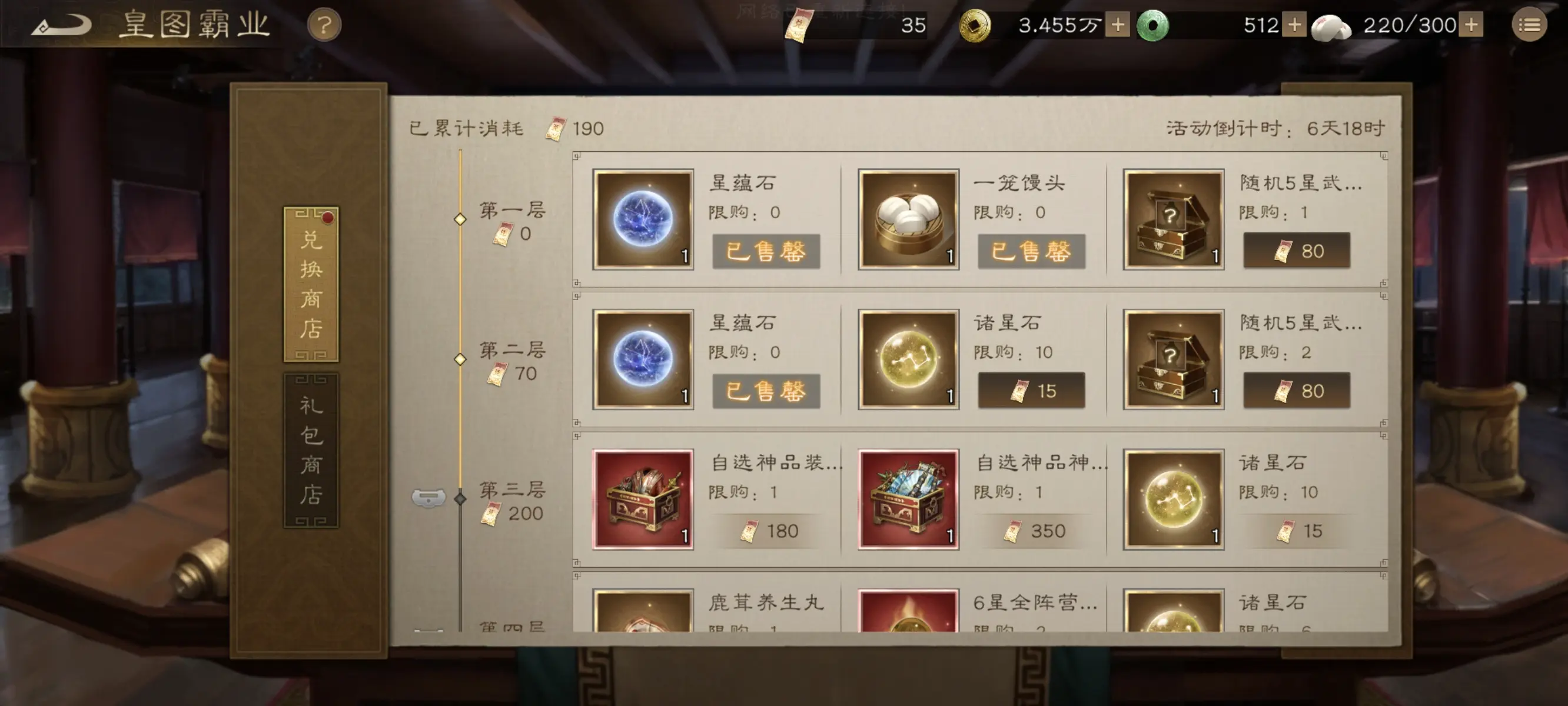Buy the random 5-star weapon for 80
This screenshot has width=1568, height=706.
point(1297,250)
